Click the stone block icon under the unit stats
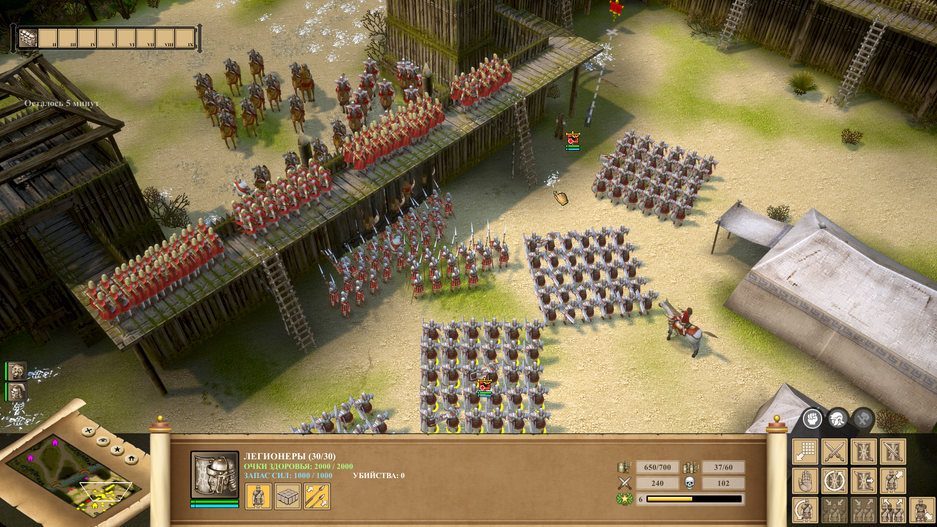The image size is (937, 527). [288, 495]
